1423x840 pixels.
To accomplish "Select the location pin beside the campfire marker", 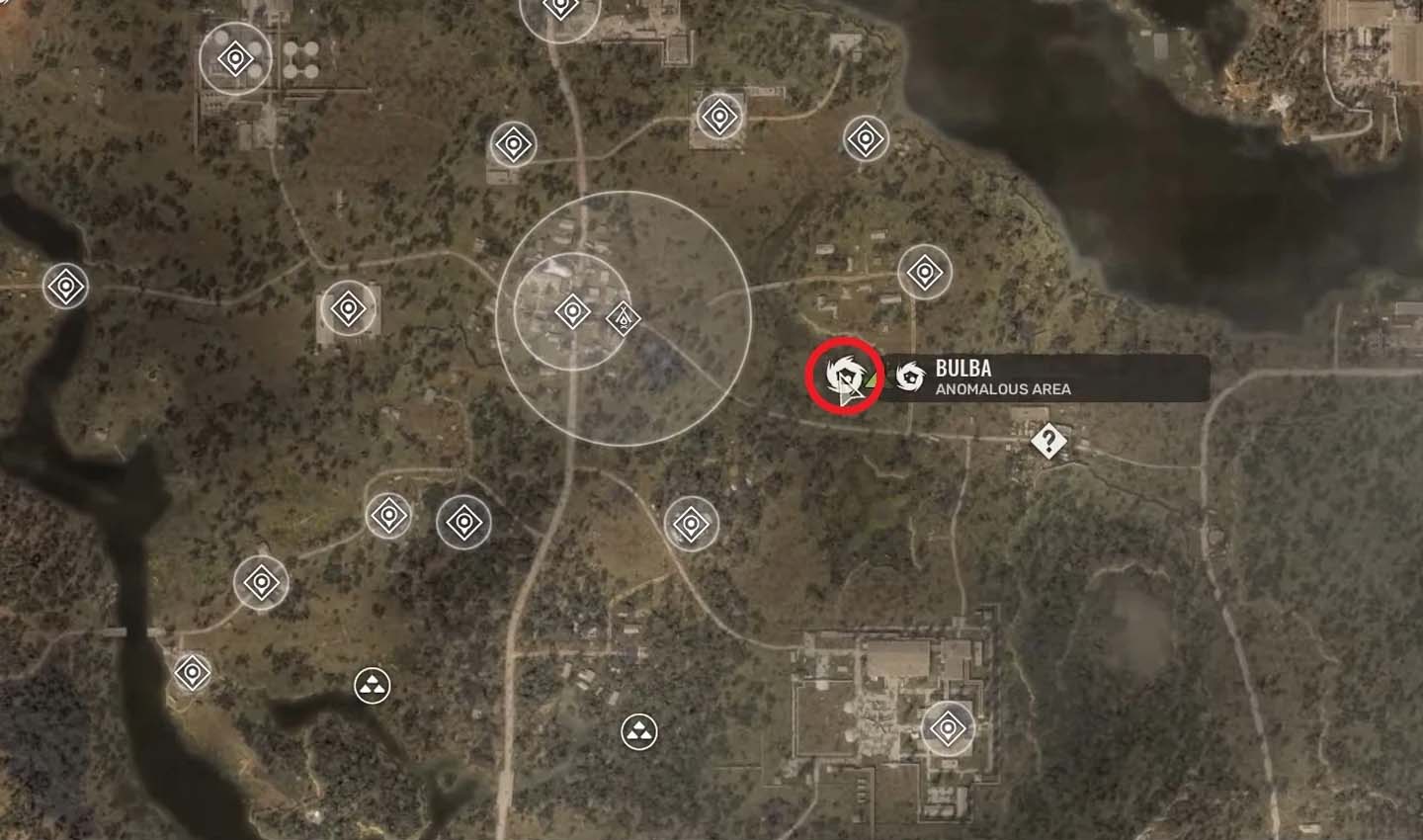I will click(x=572, y=311).
